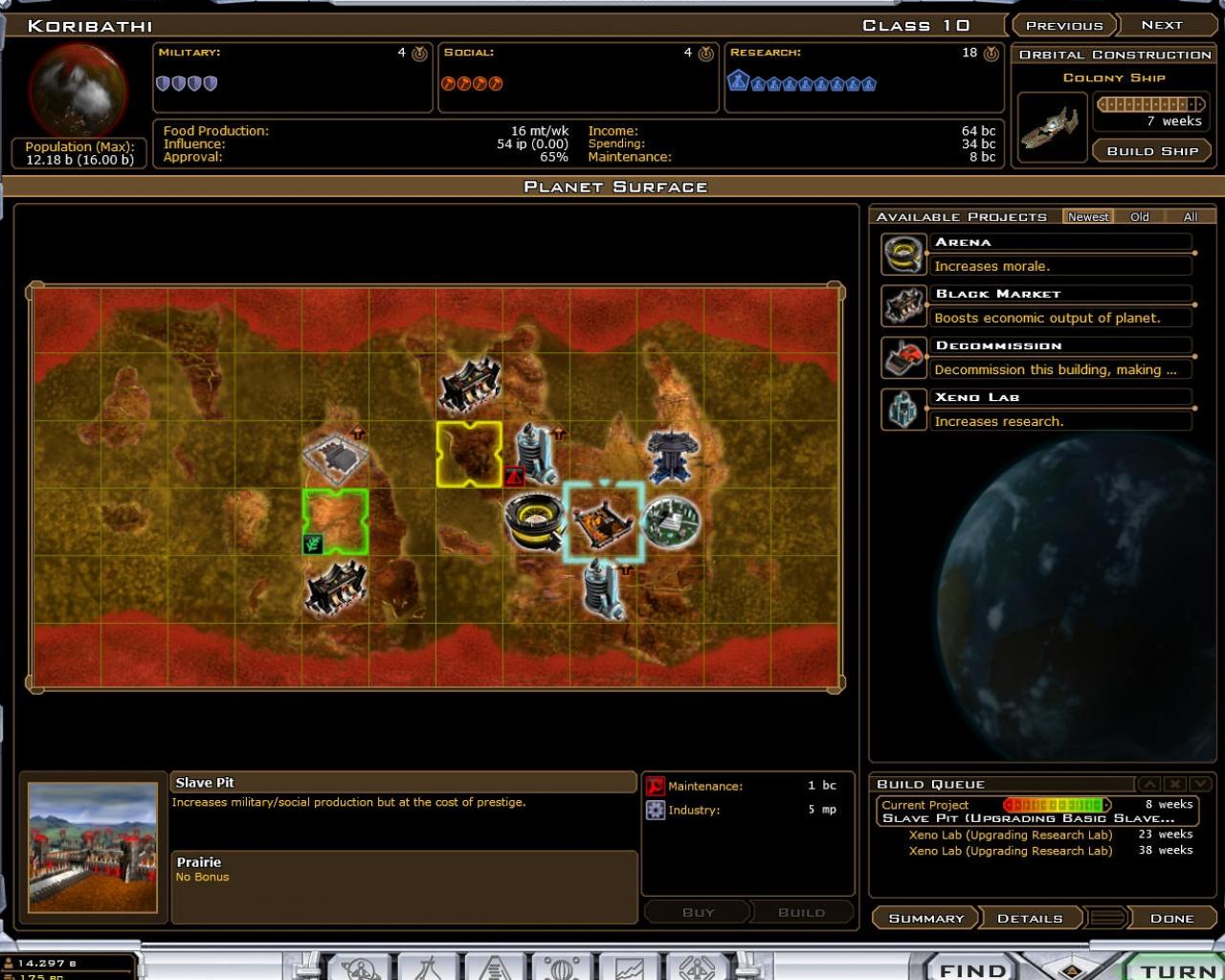Viewport: 1225px width, 980px height.
Task: Select the Decommission project icon
Action: pos(904,357)
